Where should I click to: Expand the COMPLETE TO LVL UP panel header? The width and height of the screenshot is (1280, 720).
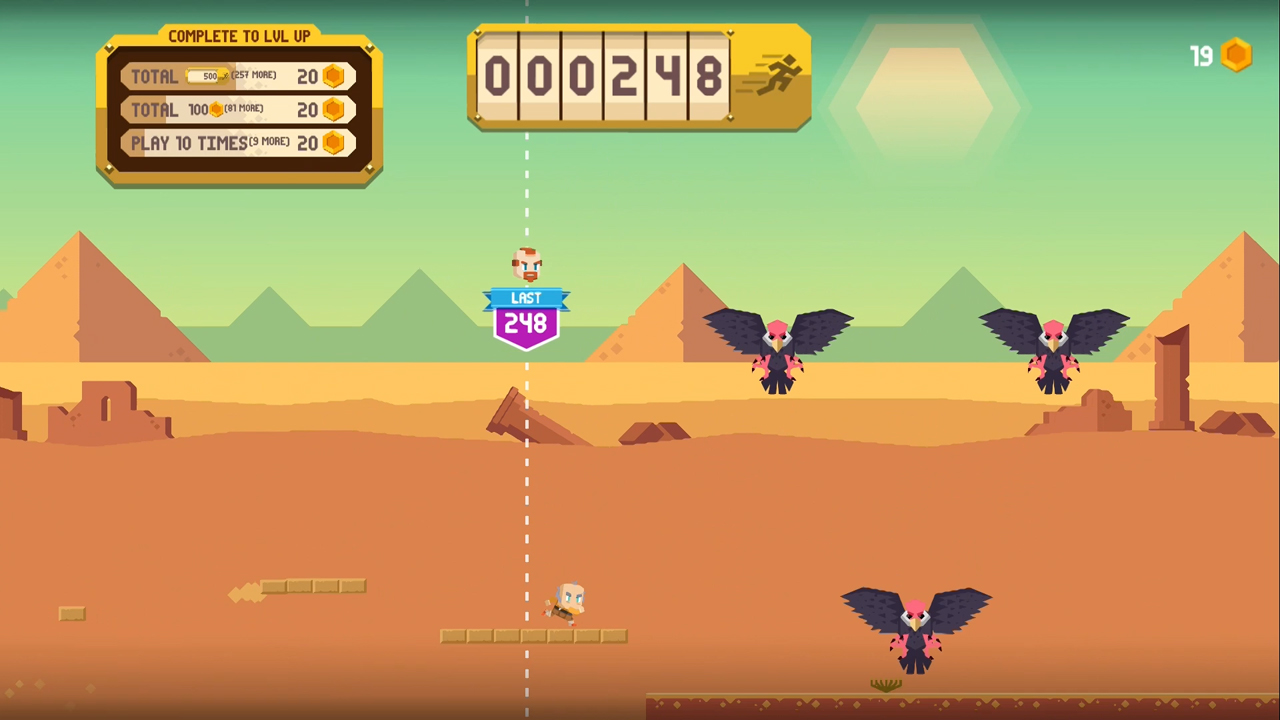click(x=240, y=36)
